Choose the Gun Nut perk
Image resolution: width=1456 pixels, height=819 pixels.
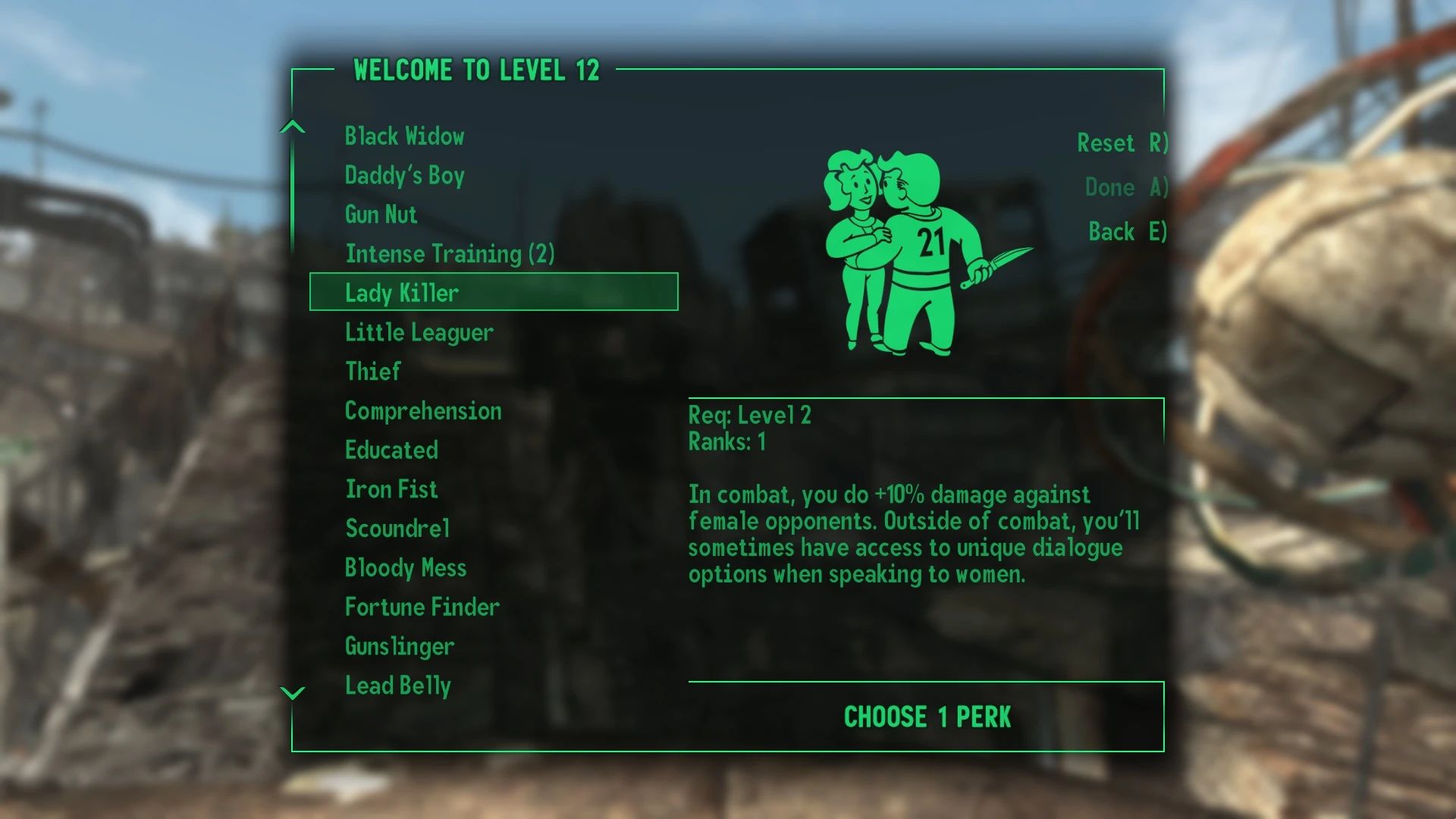pyautogui.click(x=380, y=215)
